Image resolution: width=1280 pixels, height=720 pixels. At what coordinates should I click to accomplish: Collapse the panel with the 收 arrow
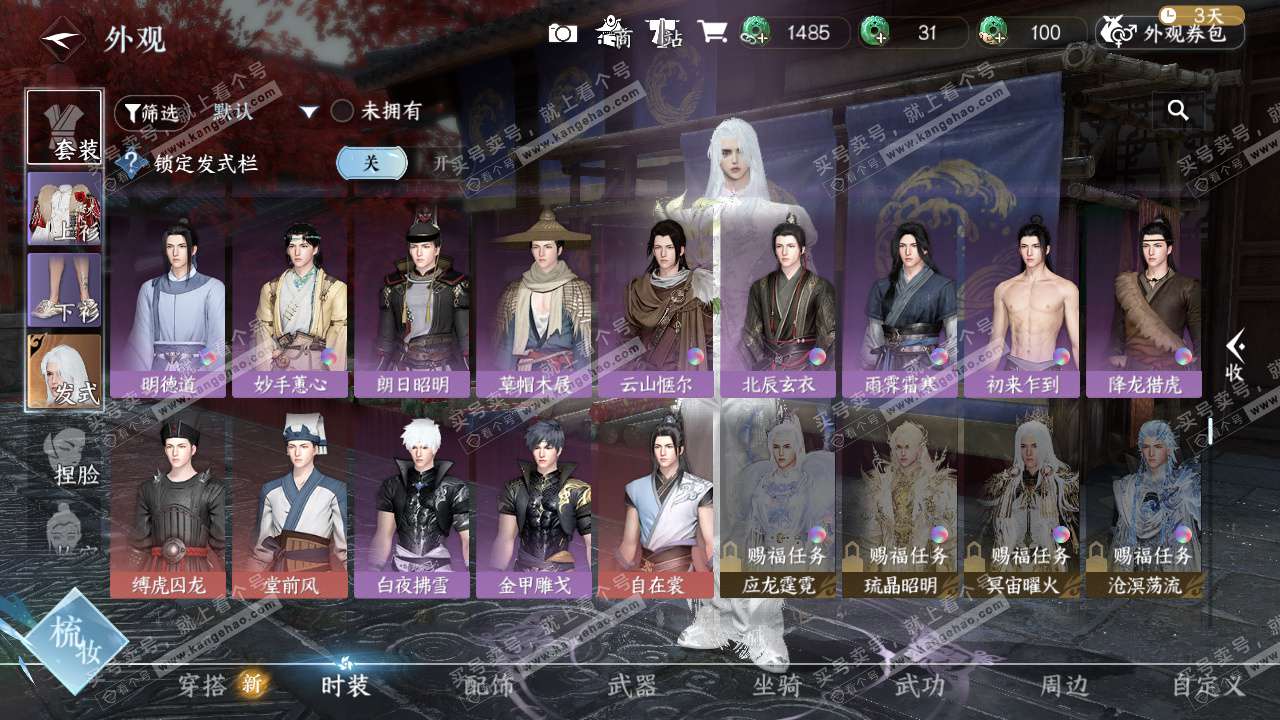[x=1236, y=357]
